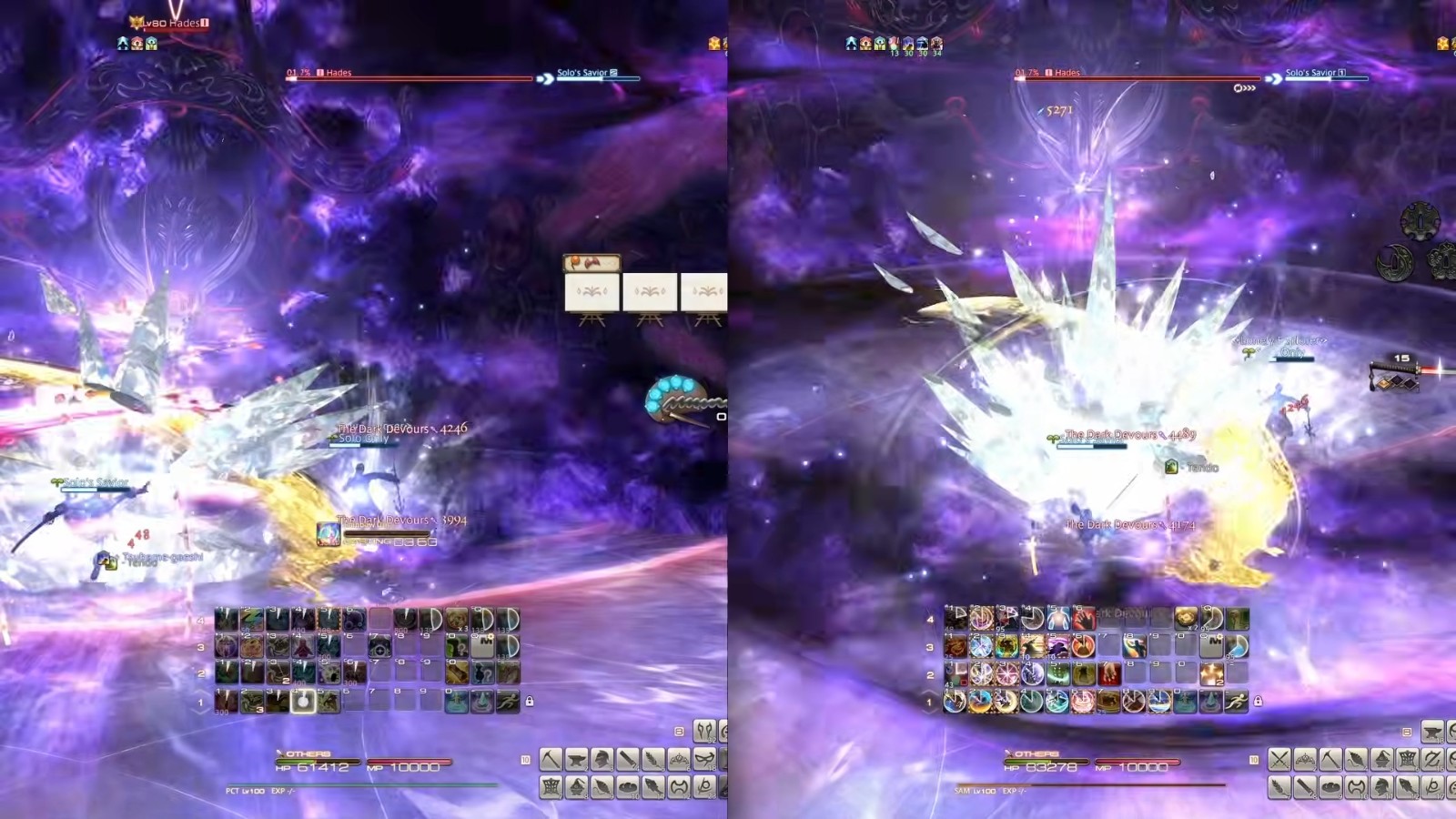Target party member Tendo by clicking the name
1456x819 pixels.
1203,467
